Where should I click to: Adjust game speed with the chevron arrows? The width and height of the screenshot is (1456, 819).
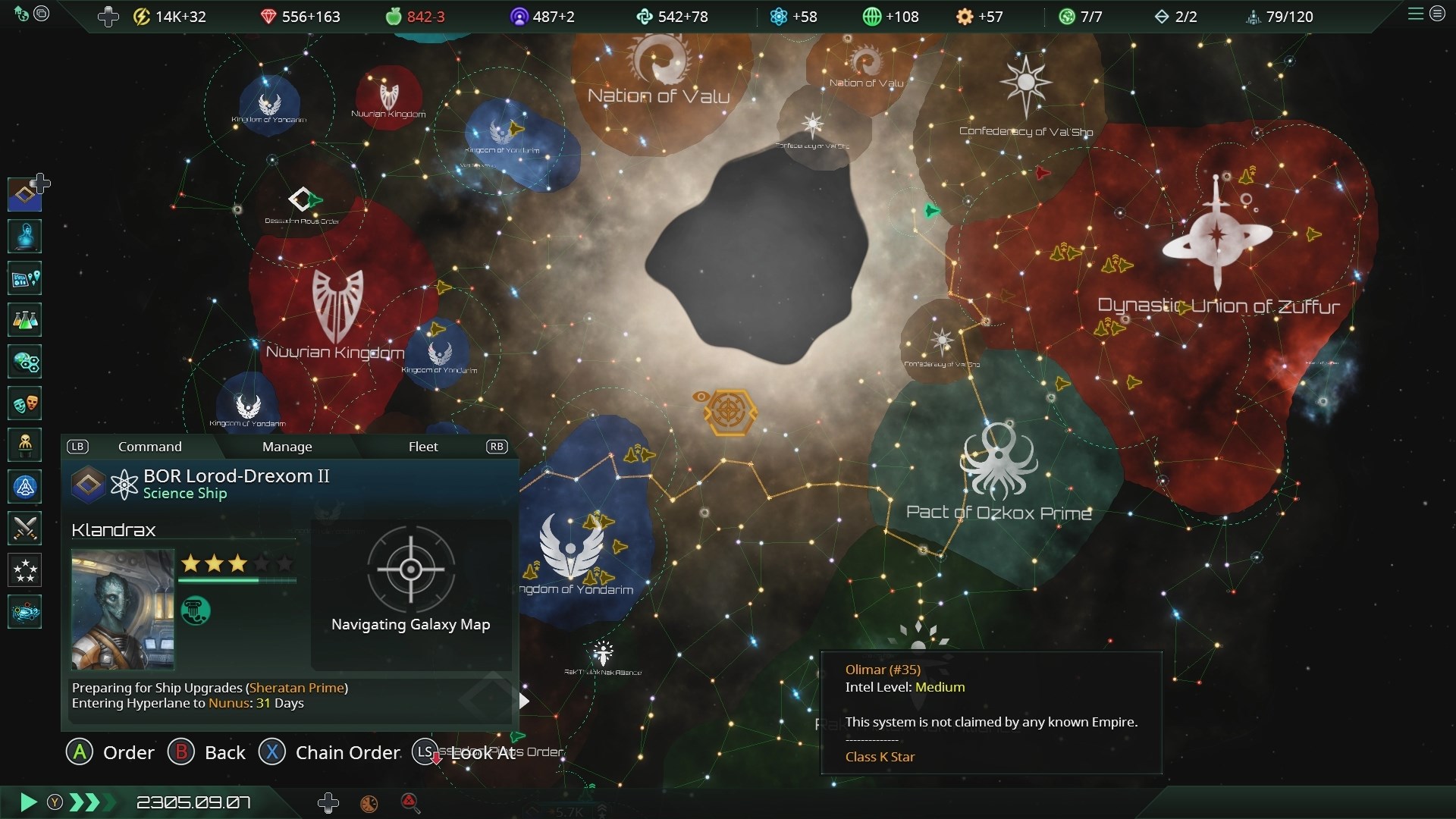(x=86, y=802)
